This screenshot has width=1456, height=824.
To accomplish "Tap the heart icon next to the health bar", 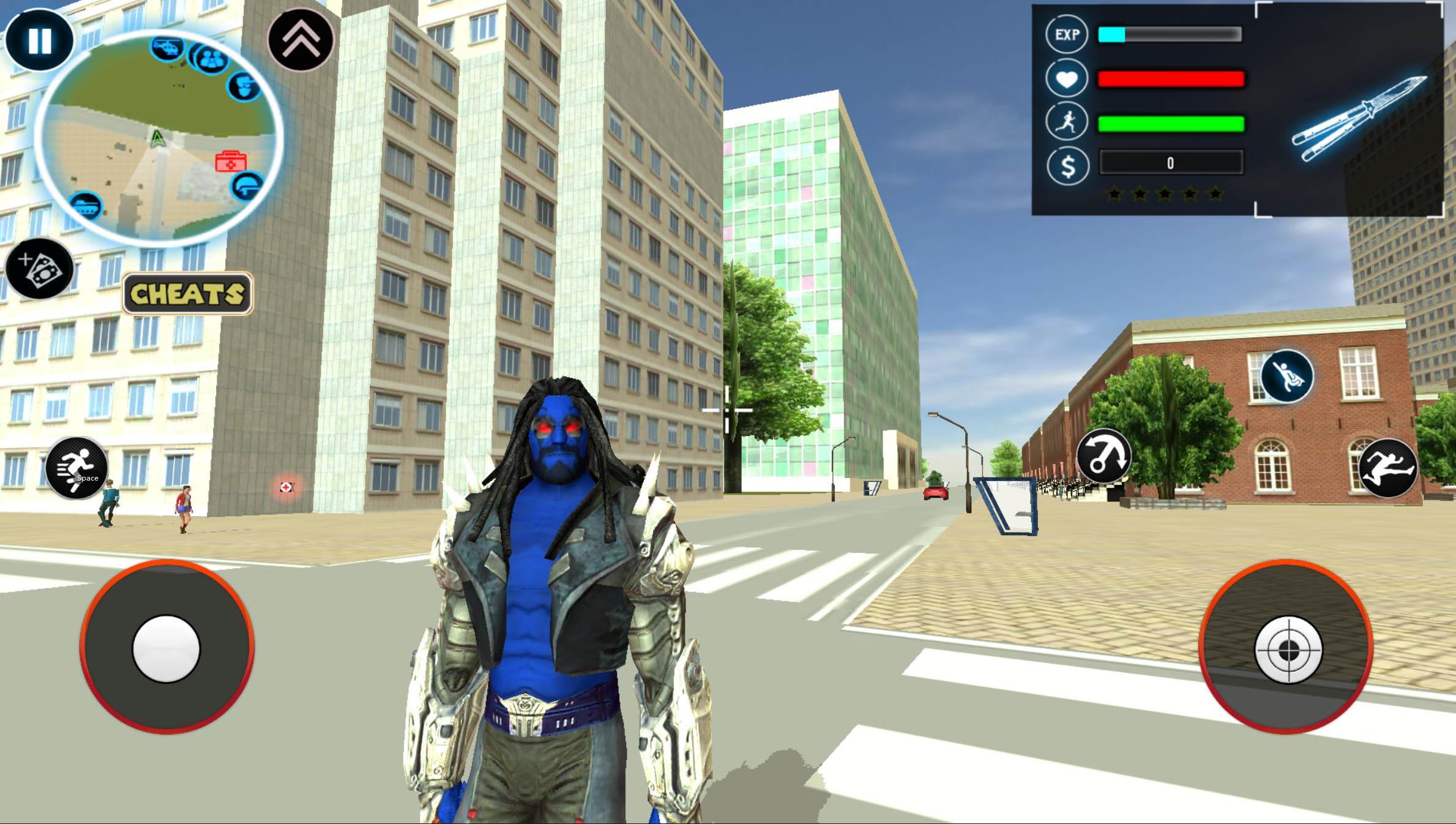I will (x=1067, y=78).
